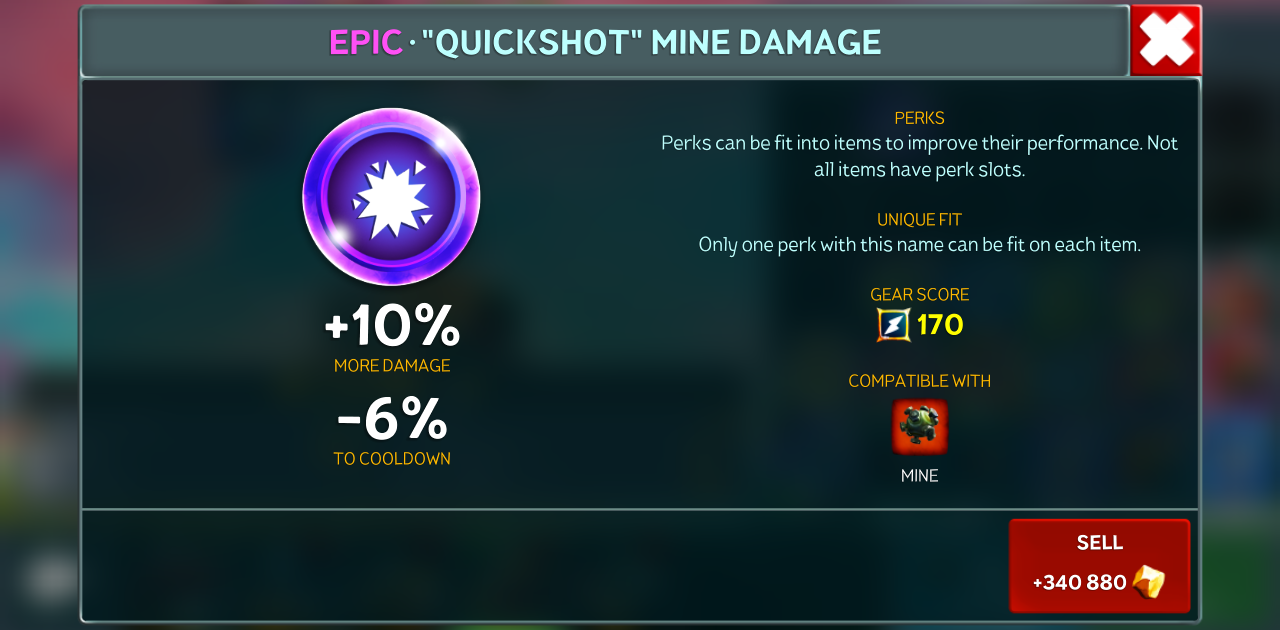Viewport: 1280px width, 630px height.
Task: Select the Mine compatible item icon
Action: pos(919,427)
